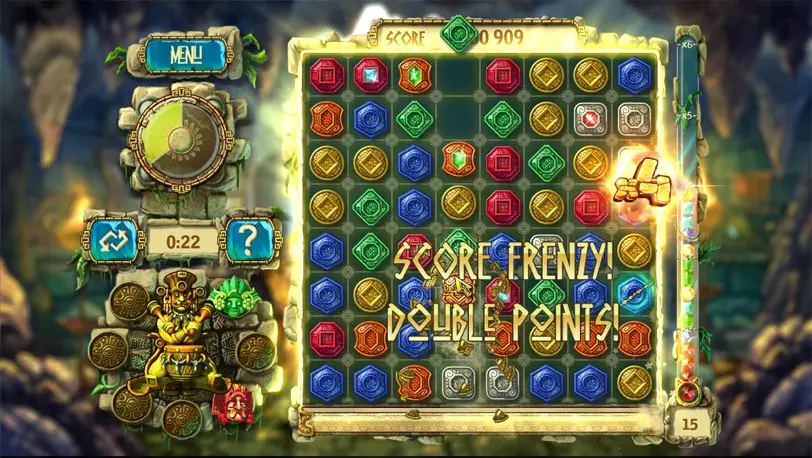Click the shuffle arrows button

point(109,240)
